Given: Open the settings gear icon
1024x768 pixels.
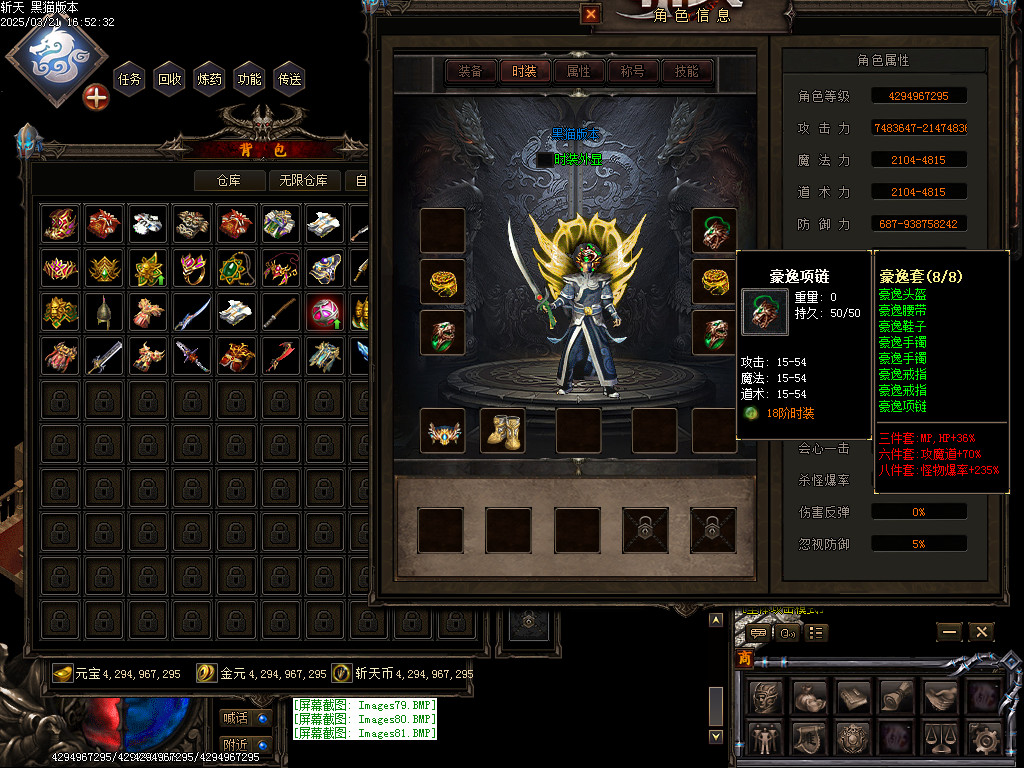Looking at the screenshot, I should point(986,739).
